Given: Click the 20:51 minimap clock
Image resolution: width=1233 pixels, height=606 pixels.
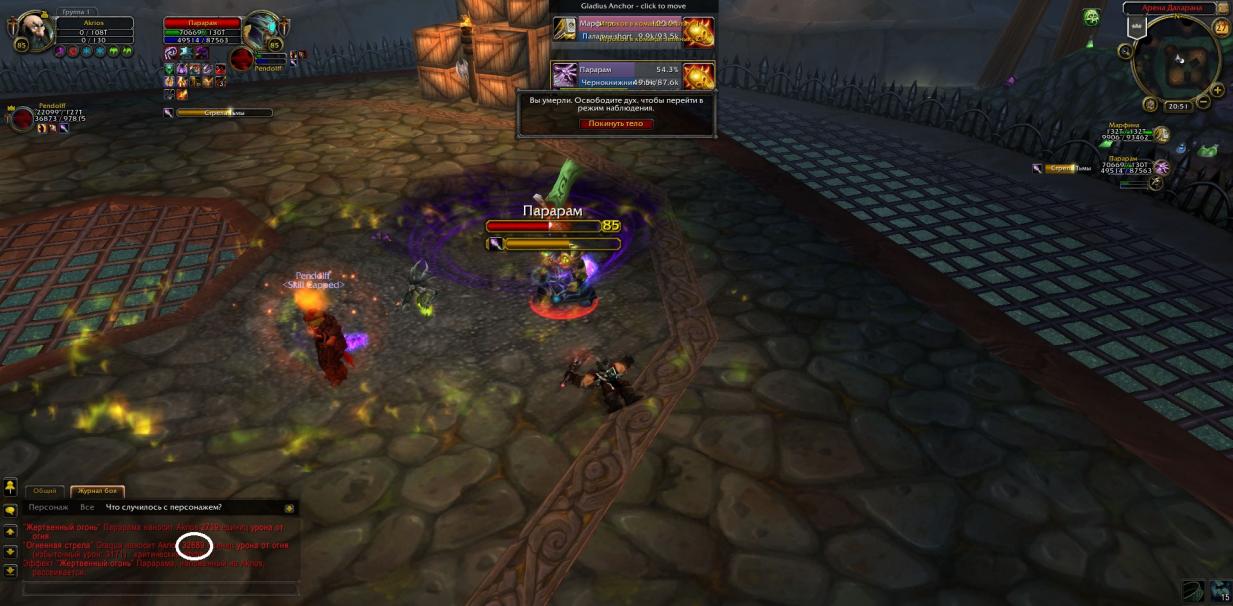Looking at the screenshot, I should point(1177,106).
